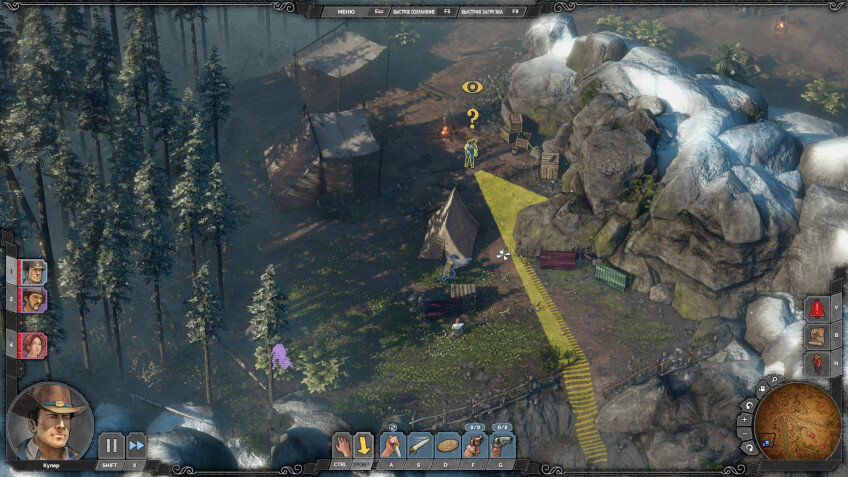This screenshot has width=848, height=477.
Task: Activate the fast-forward button
Action: 136,444
